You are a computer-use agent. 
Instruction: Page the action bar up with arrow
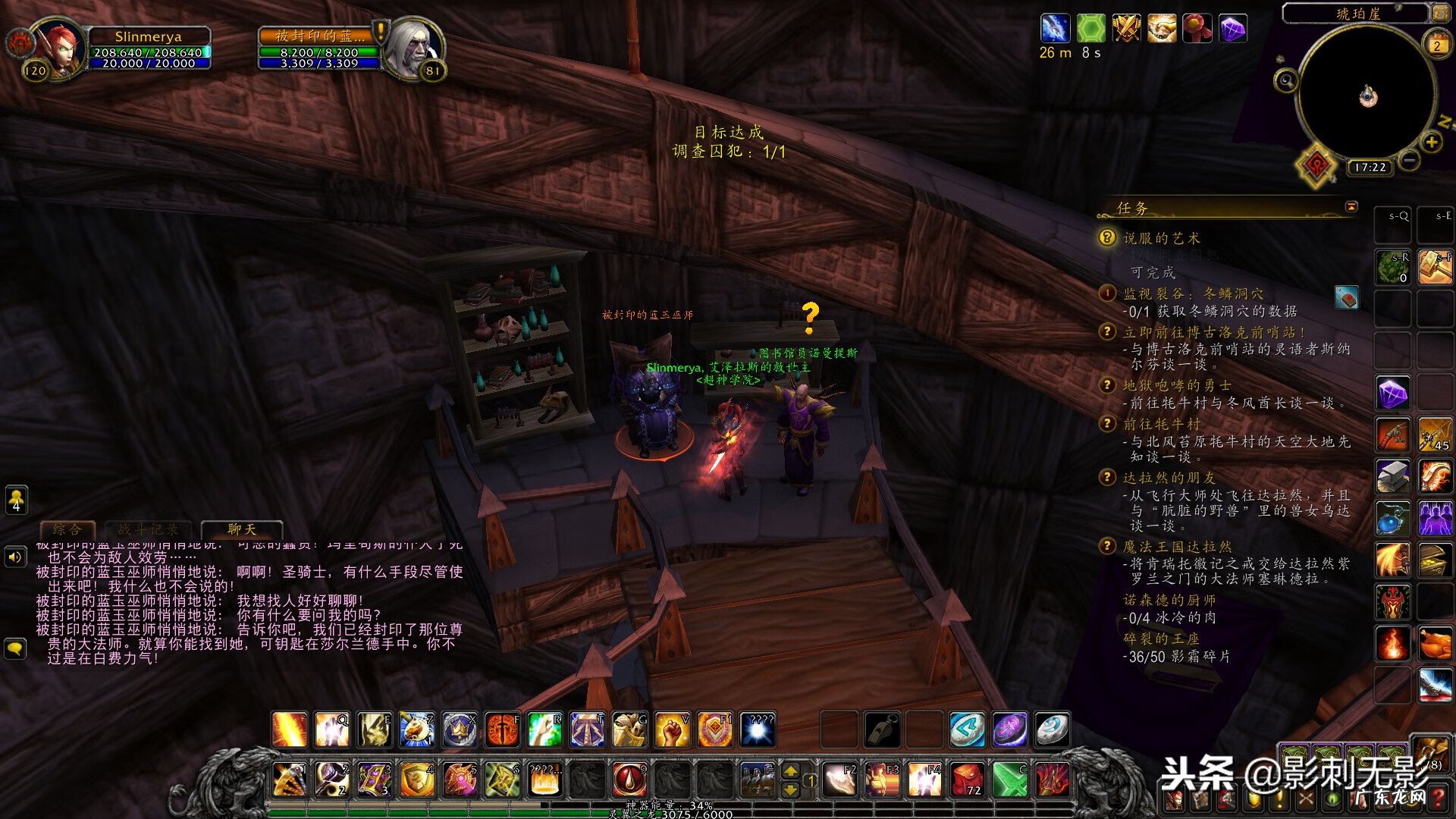click(790, 771)
